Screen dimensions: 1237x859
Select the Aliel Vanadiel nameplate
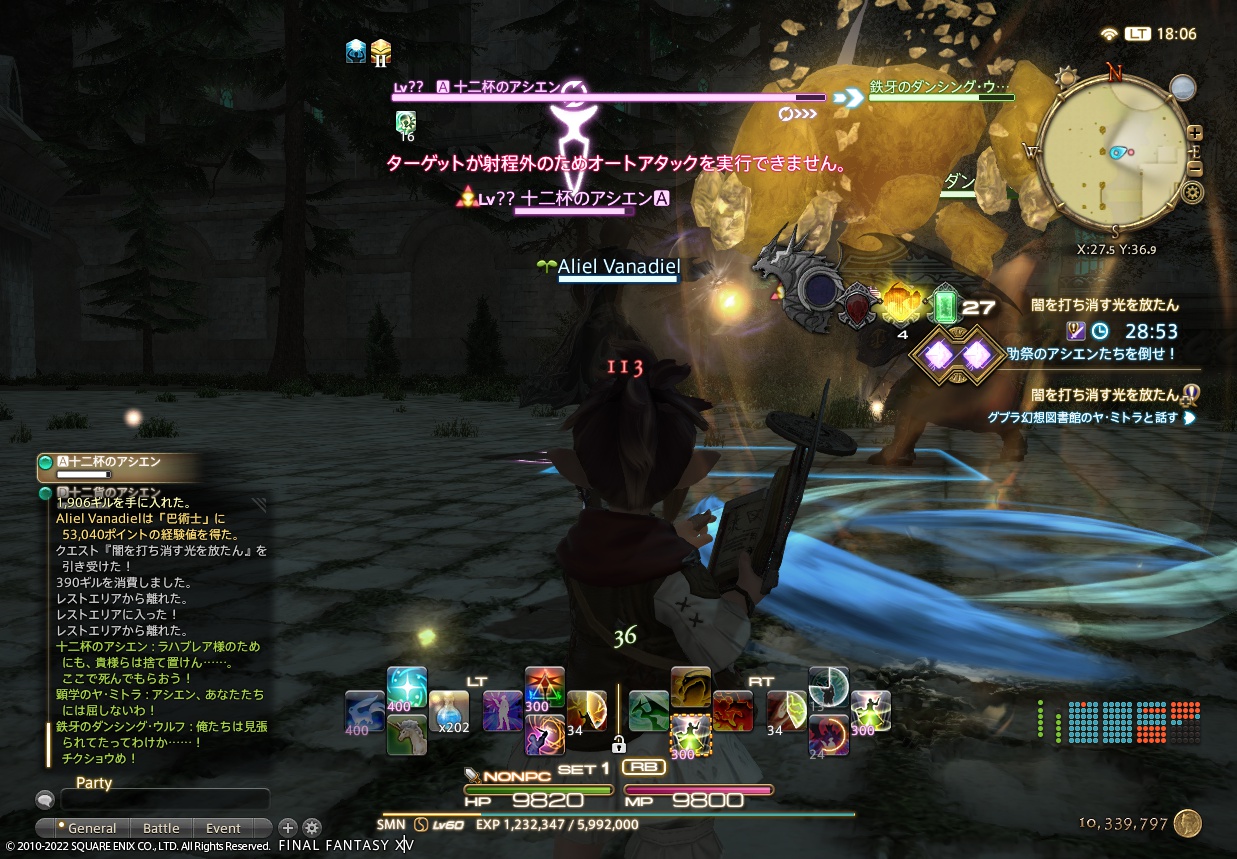tap(618, 266)
